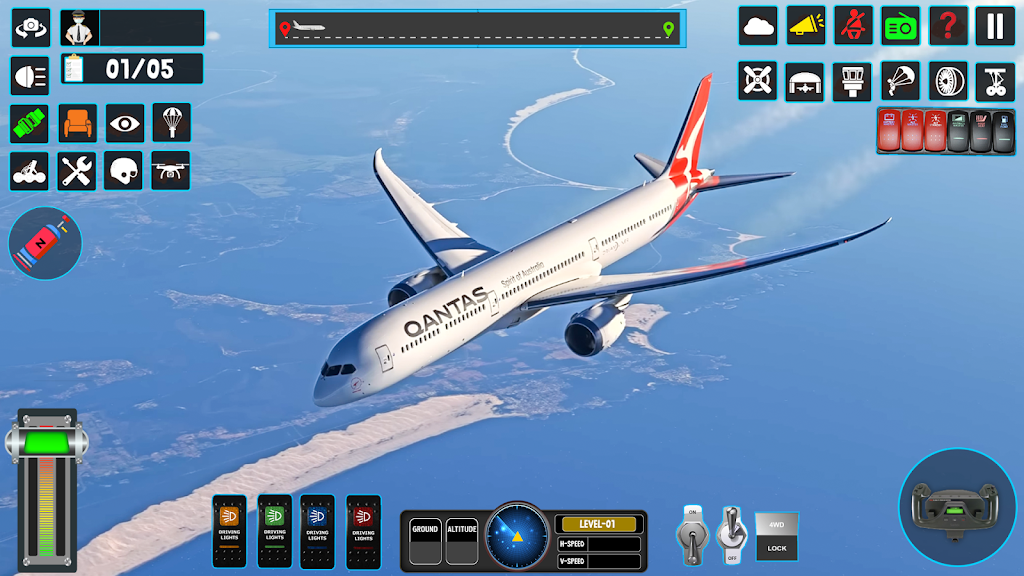
Task: Activate the skydiver parachute icon
Action: pos(900,81)
